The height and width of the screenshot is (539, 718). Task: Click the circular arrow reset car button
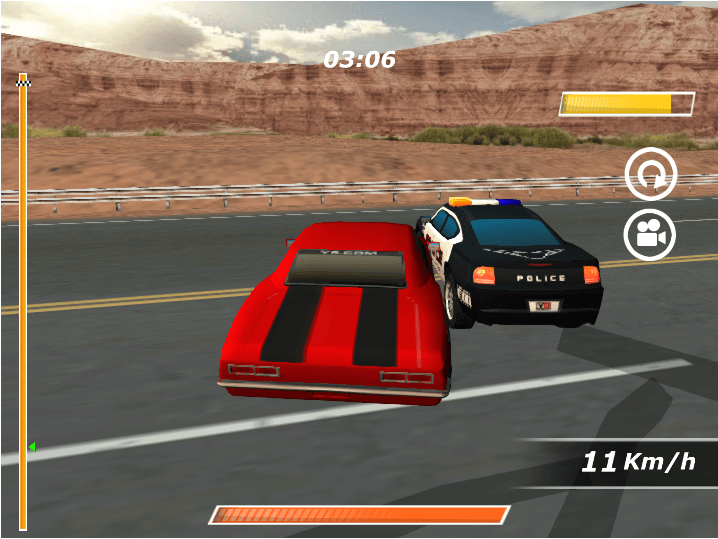[650, 176]
